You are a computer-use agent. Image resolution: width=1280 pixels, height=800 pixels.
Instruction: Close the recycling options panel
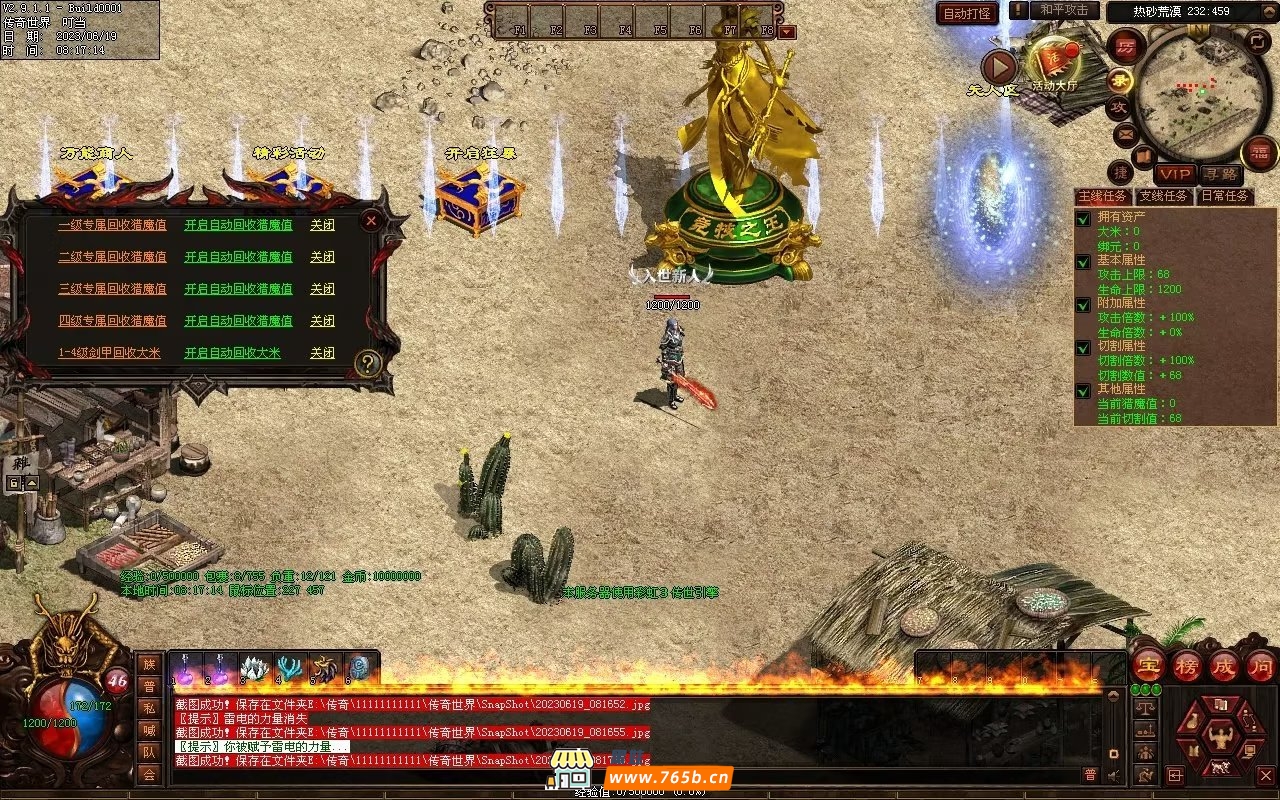[x=371, y=220]
